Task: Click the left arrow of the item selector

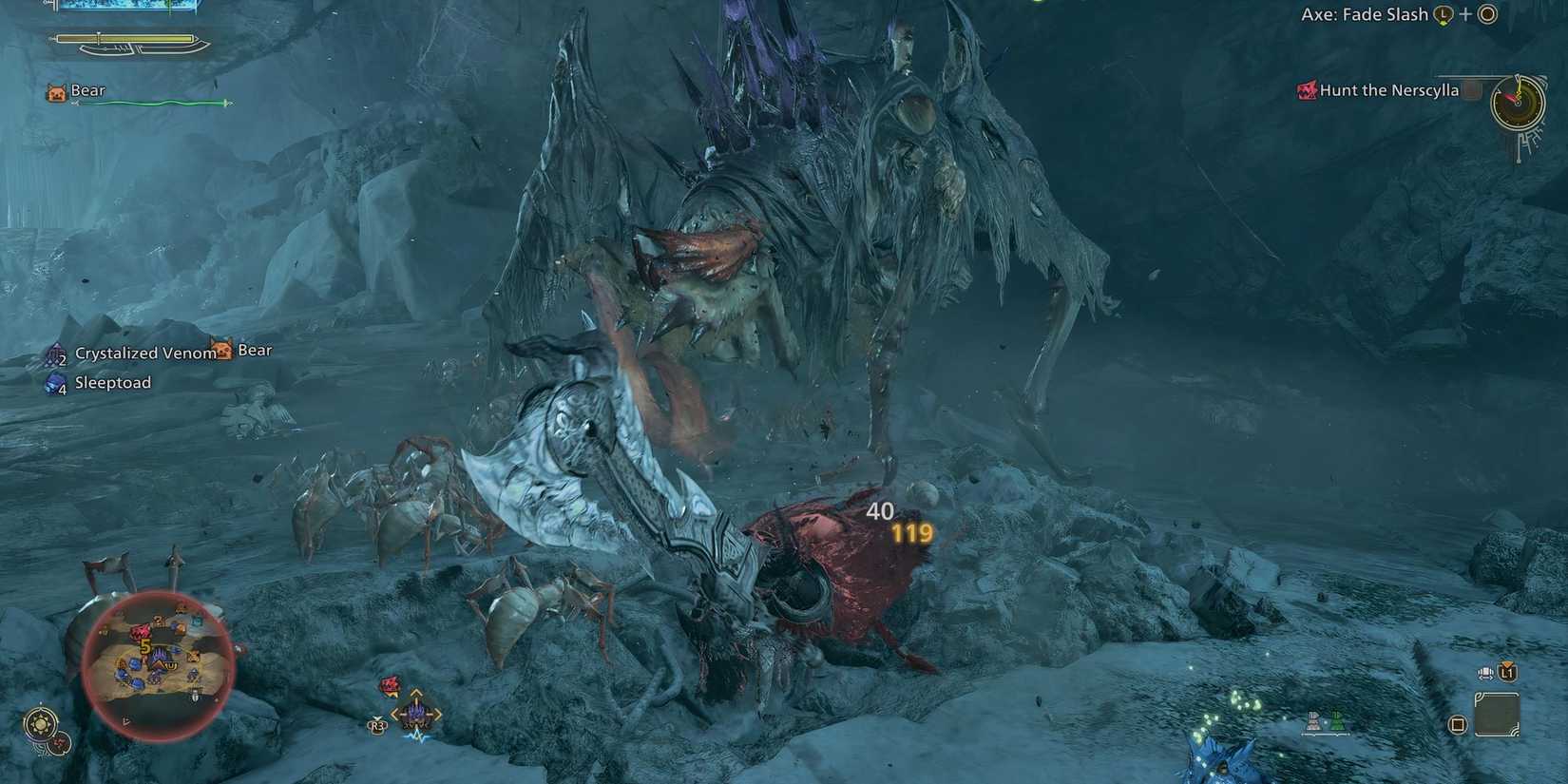Action: click(x=394, y=714)
